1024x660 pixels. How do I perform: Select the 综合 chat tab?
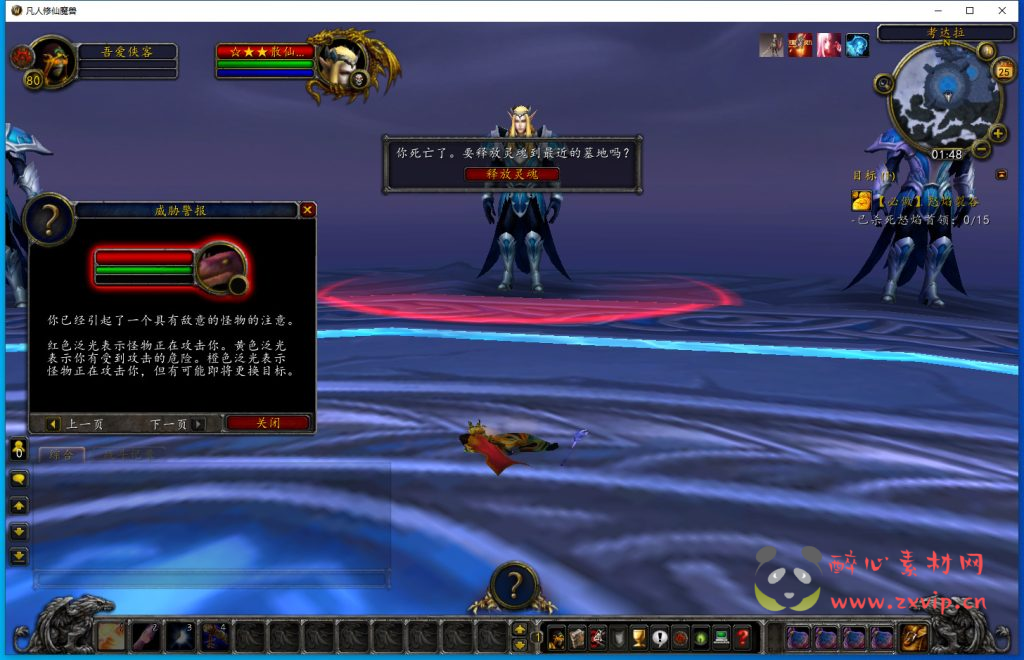(x=61, y=455)
